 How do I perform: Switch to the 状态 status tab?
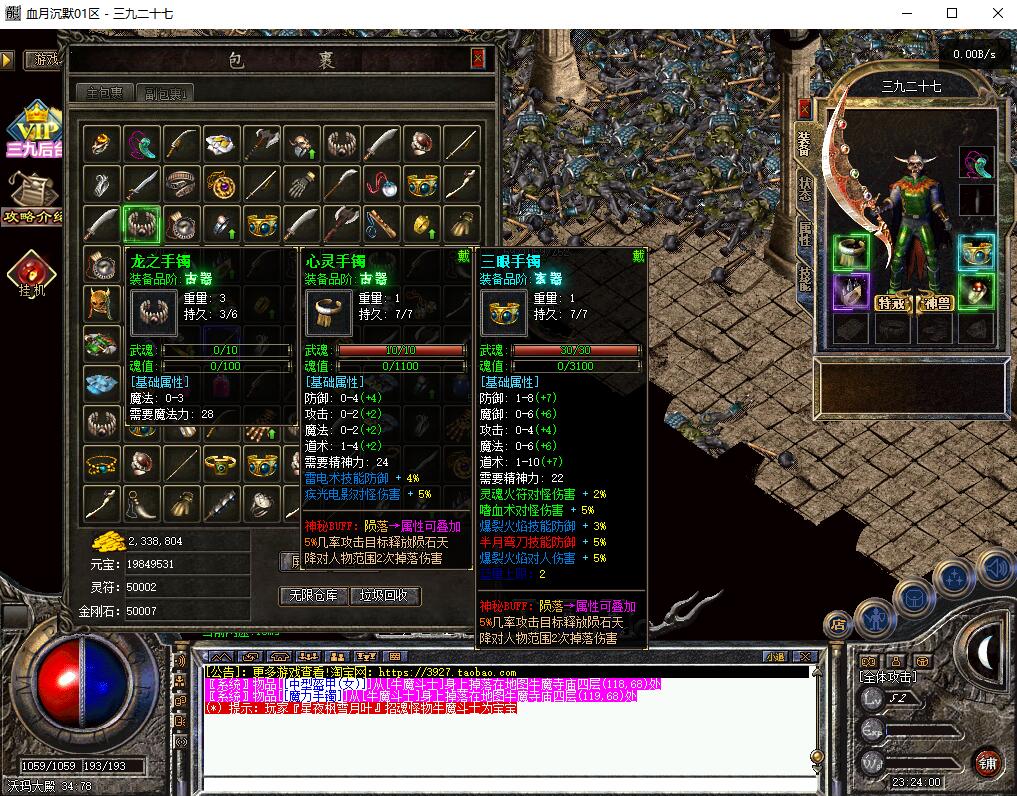[x=805, y=189]
